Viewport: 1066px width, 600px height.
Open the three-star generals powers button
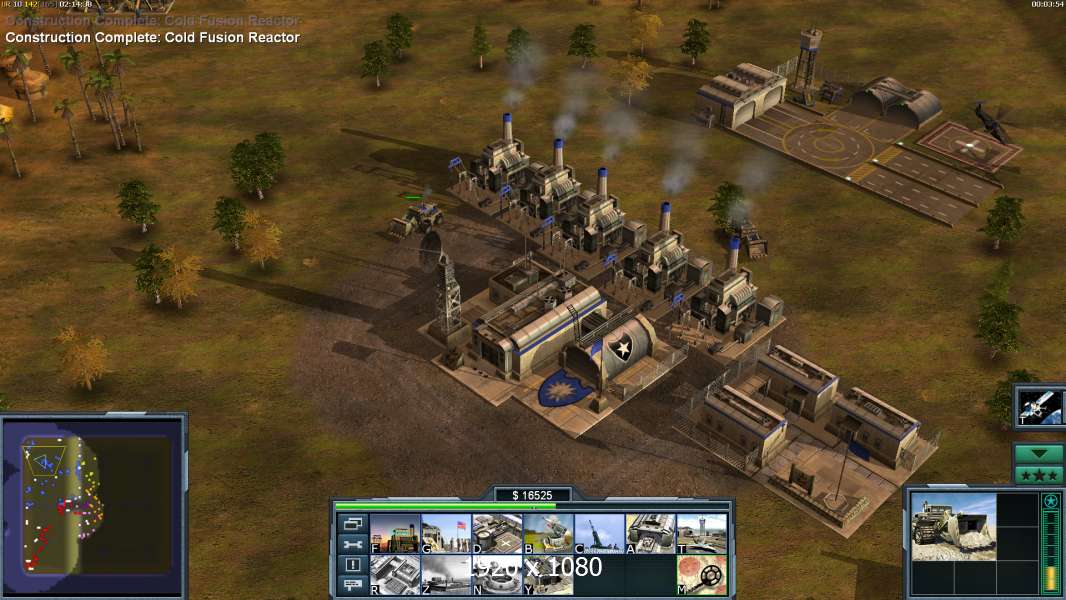point(1039,475)
